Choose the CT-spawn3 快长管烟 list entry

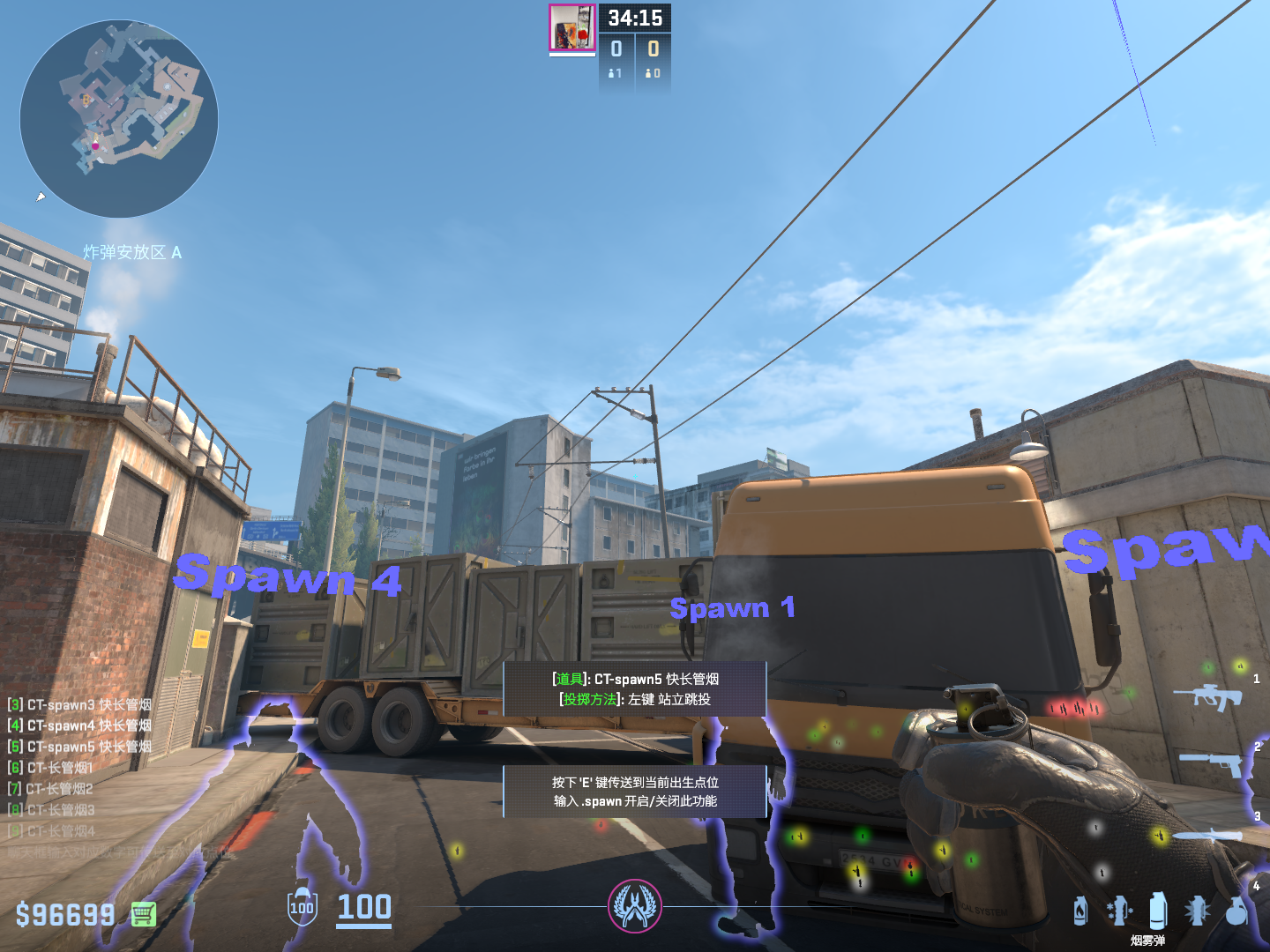click(79, 704)
